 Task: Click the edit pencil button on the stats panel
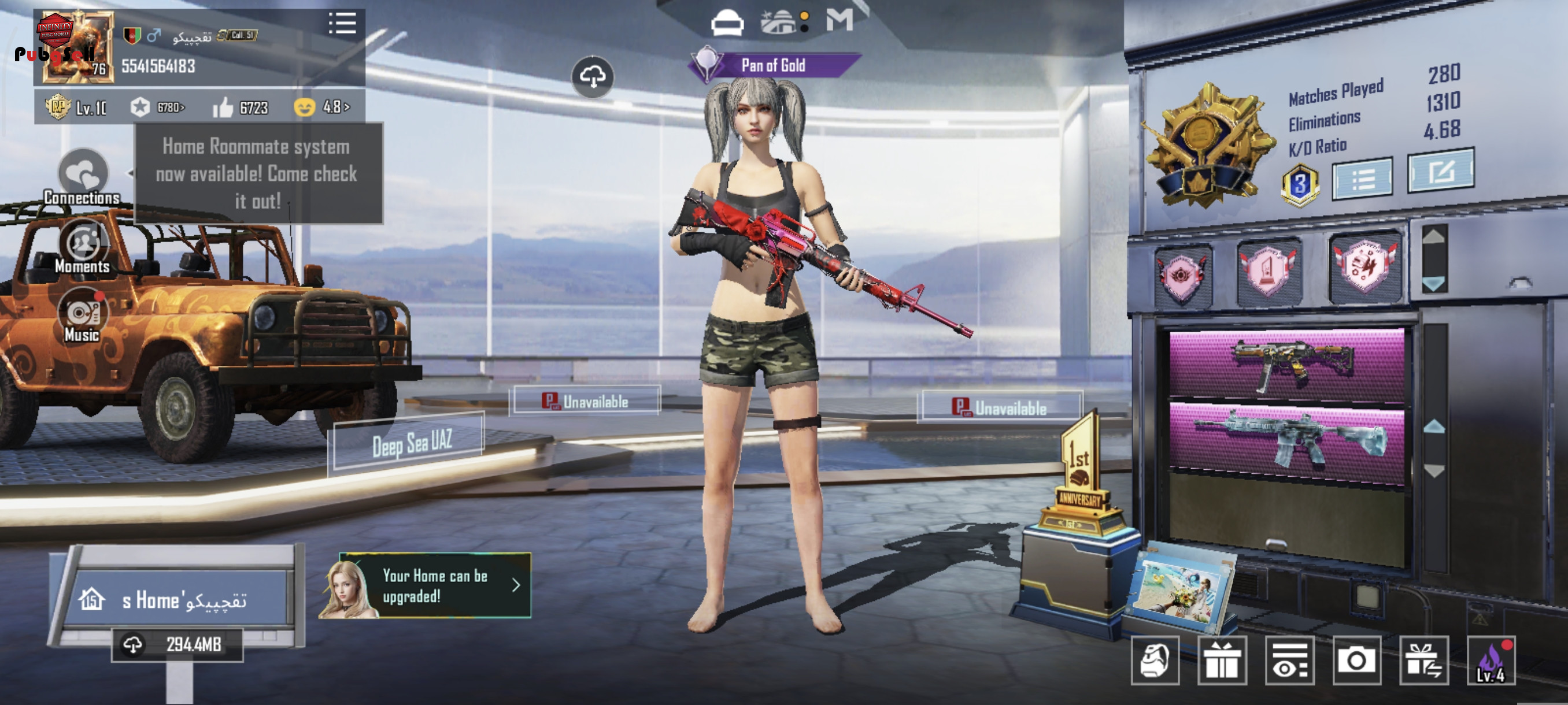[x=1440, y=172]
